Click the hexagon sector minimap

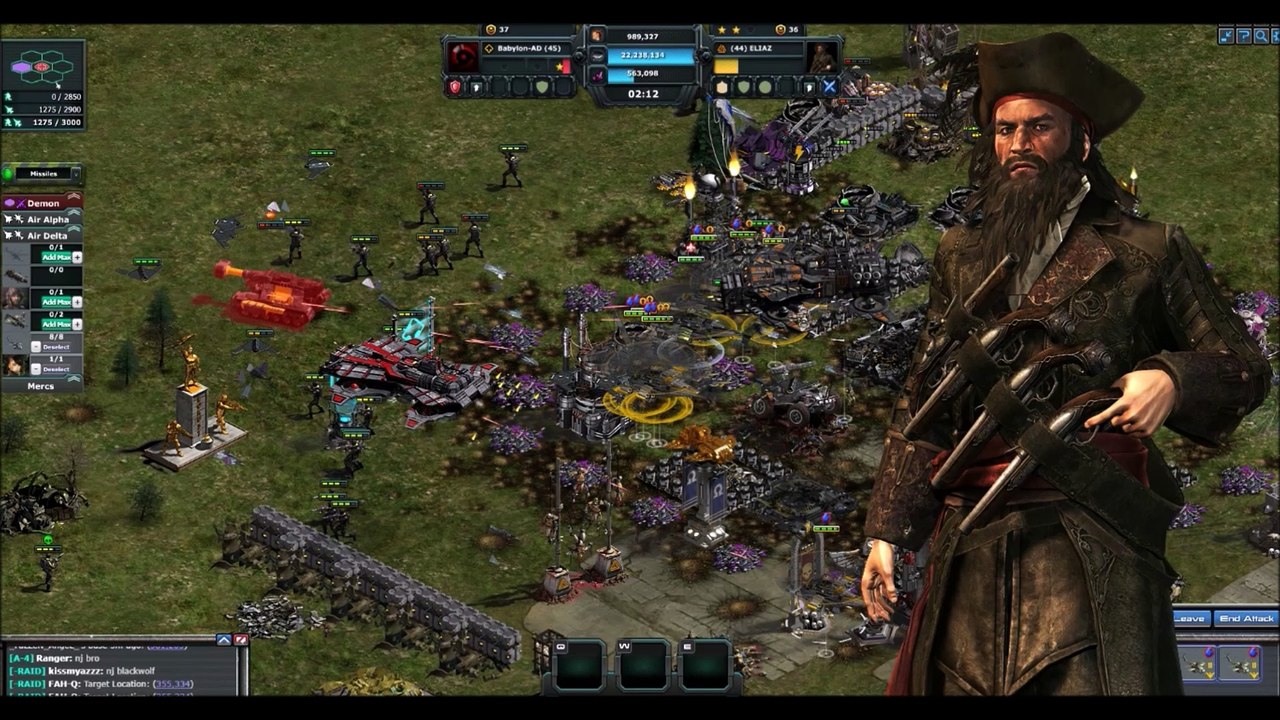(x=42, y=67)
